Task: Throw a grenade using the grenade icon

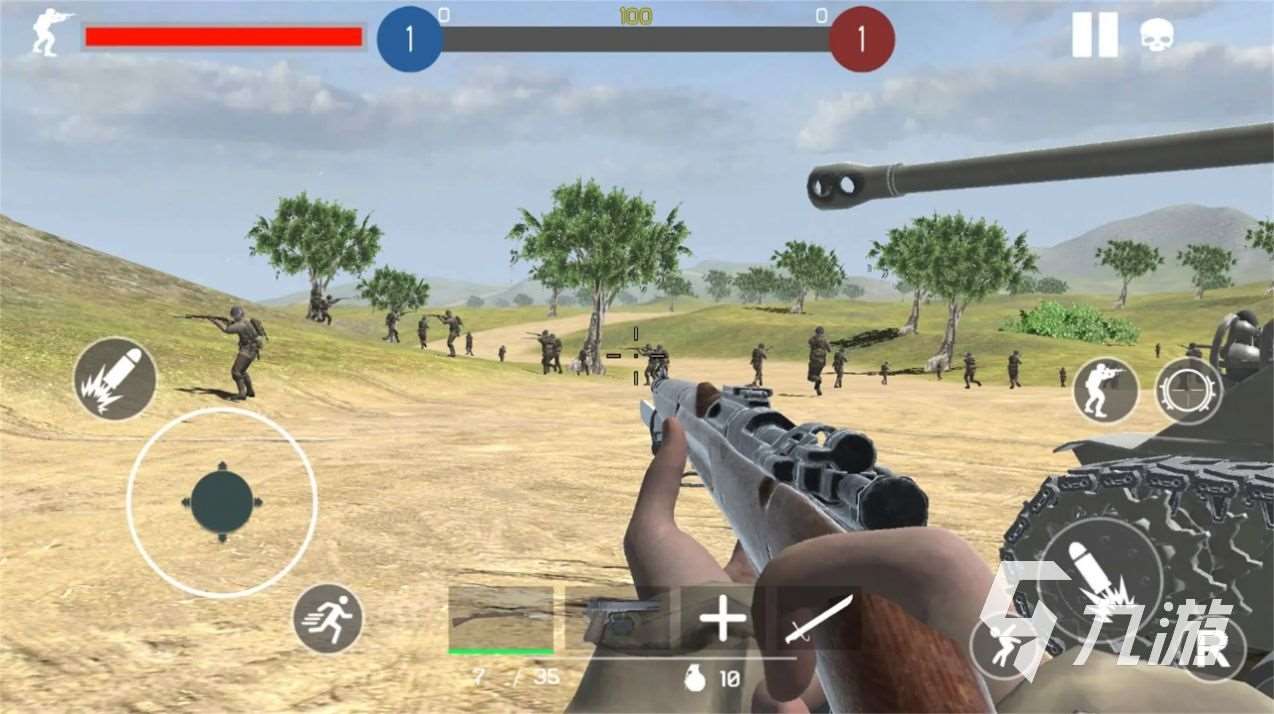Action: [692, 679]
